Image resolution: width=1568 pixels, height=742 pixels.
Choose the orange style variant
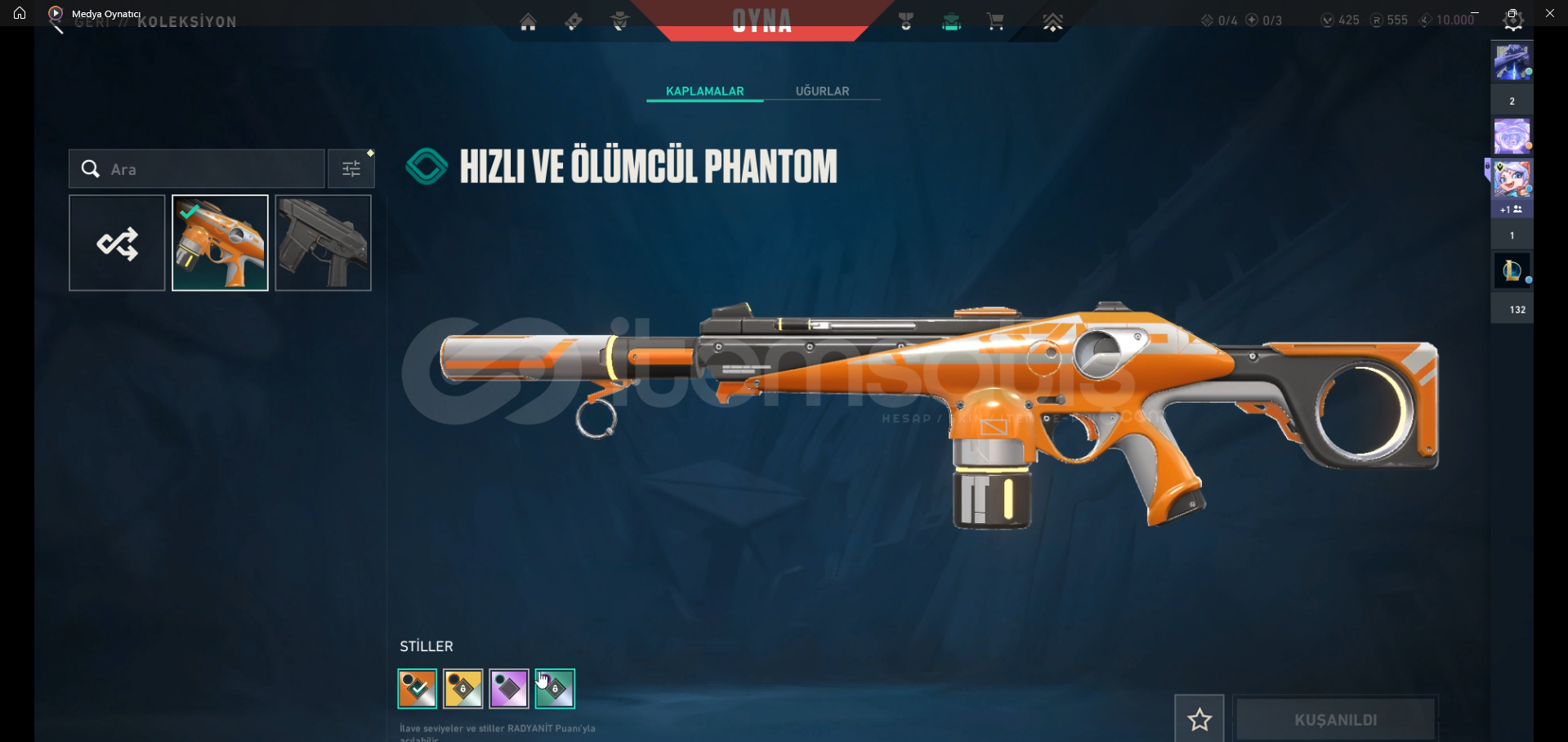(x=418, y=689)
